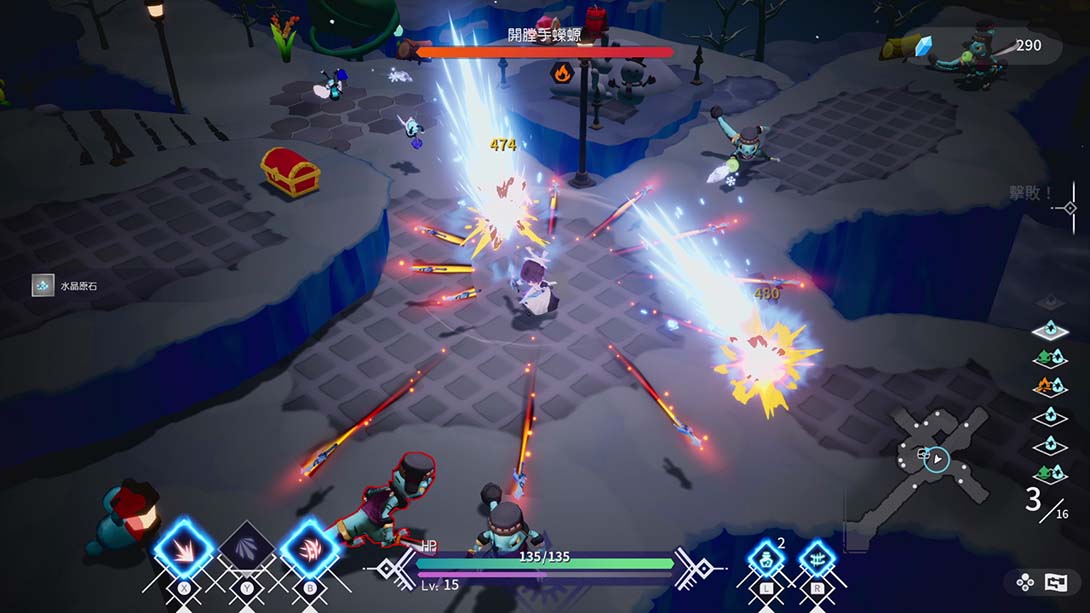Click the map toggle icon
1090x613 pixels.
[x=1056, y=582]
